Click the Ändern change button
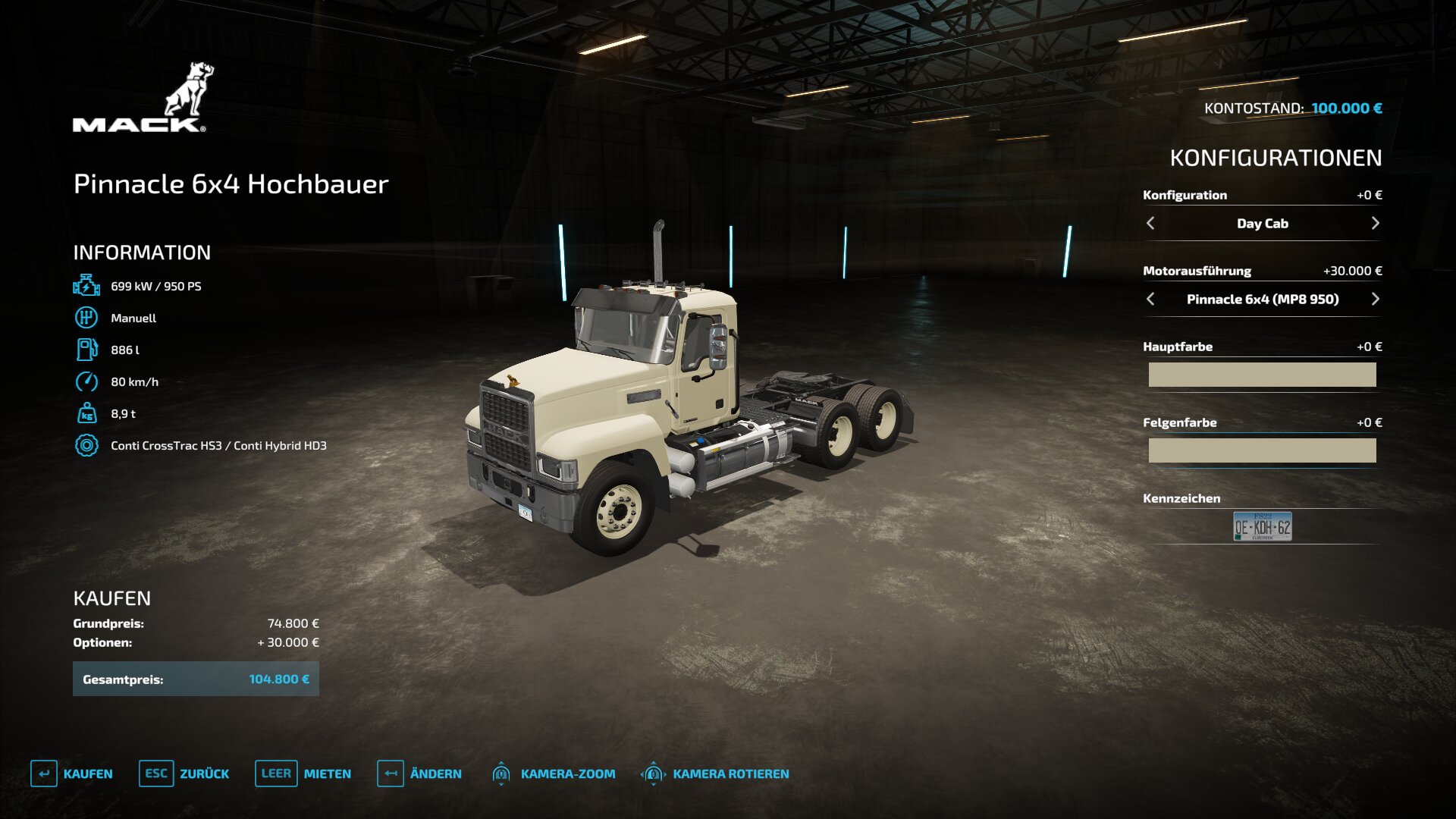The image size is (1456, 819). 419,773
